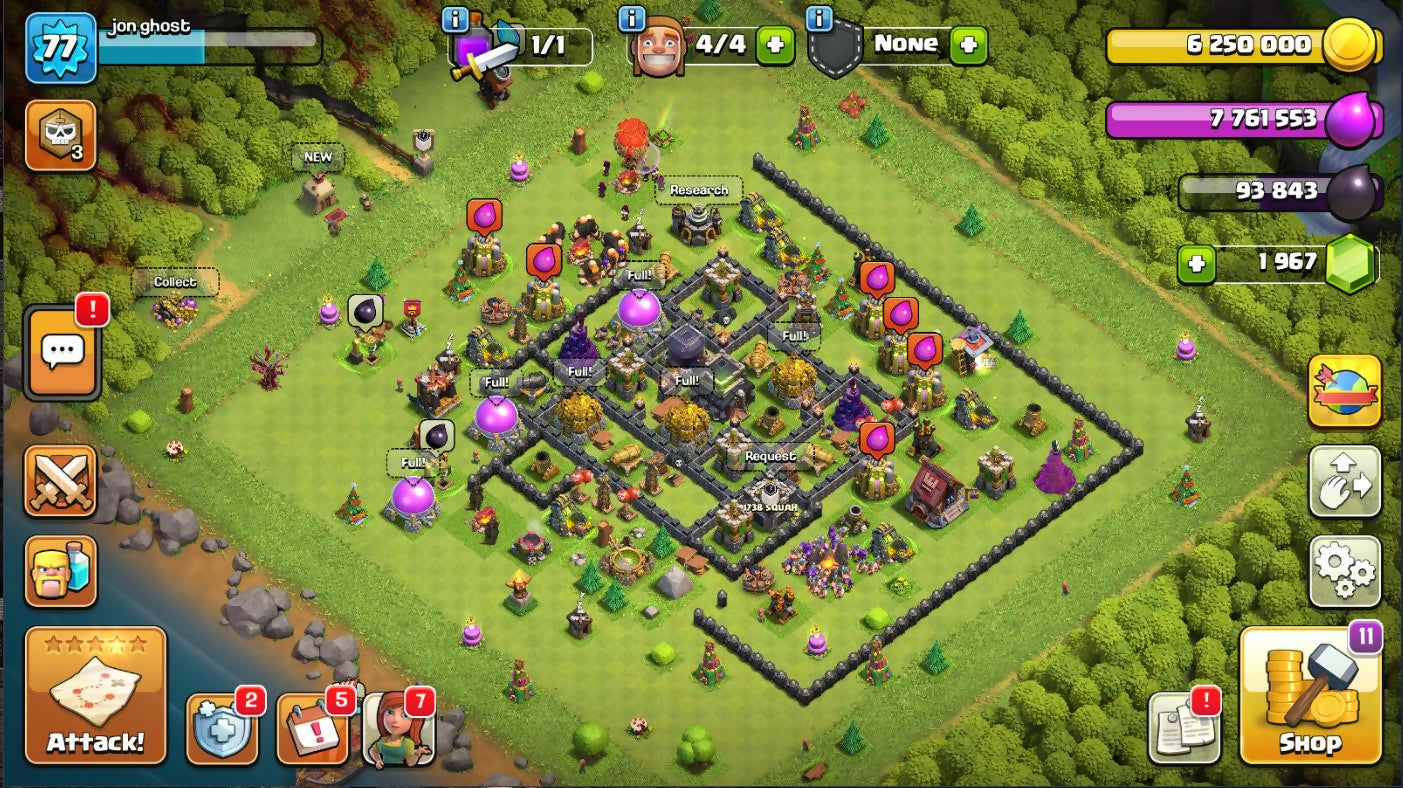Show shield info via the i icon
The image size is (1403, 788).
click(x=819, y=18)
